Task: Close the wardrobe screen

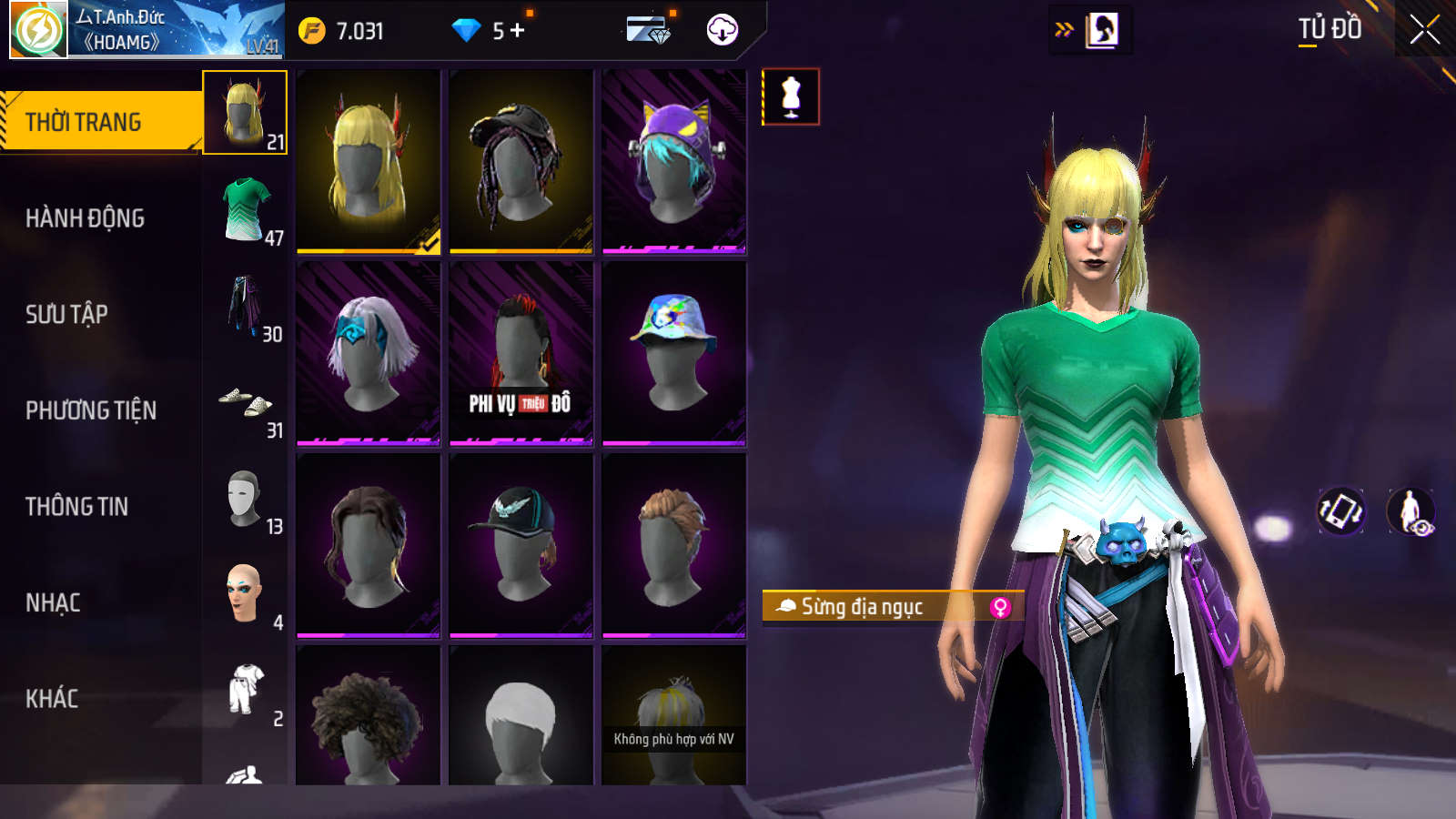Action: click(1424, 30)
